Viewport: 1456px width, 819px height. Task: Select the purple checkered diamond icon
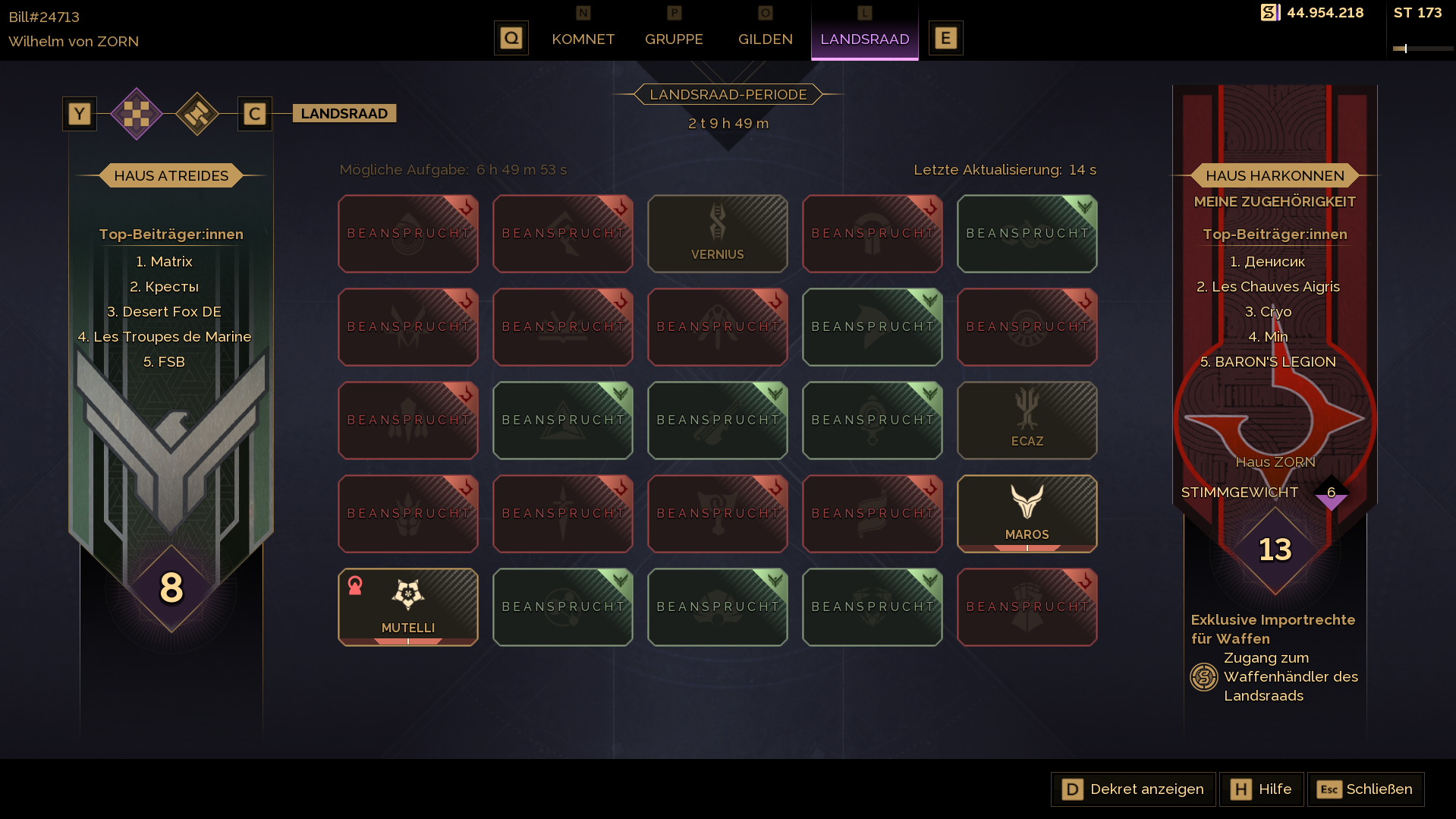tap(137, 114)
